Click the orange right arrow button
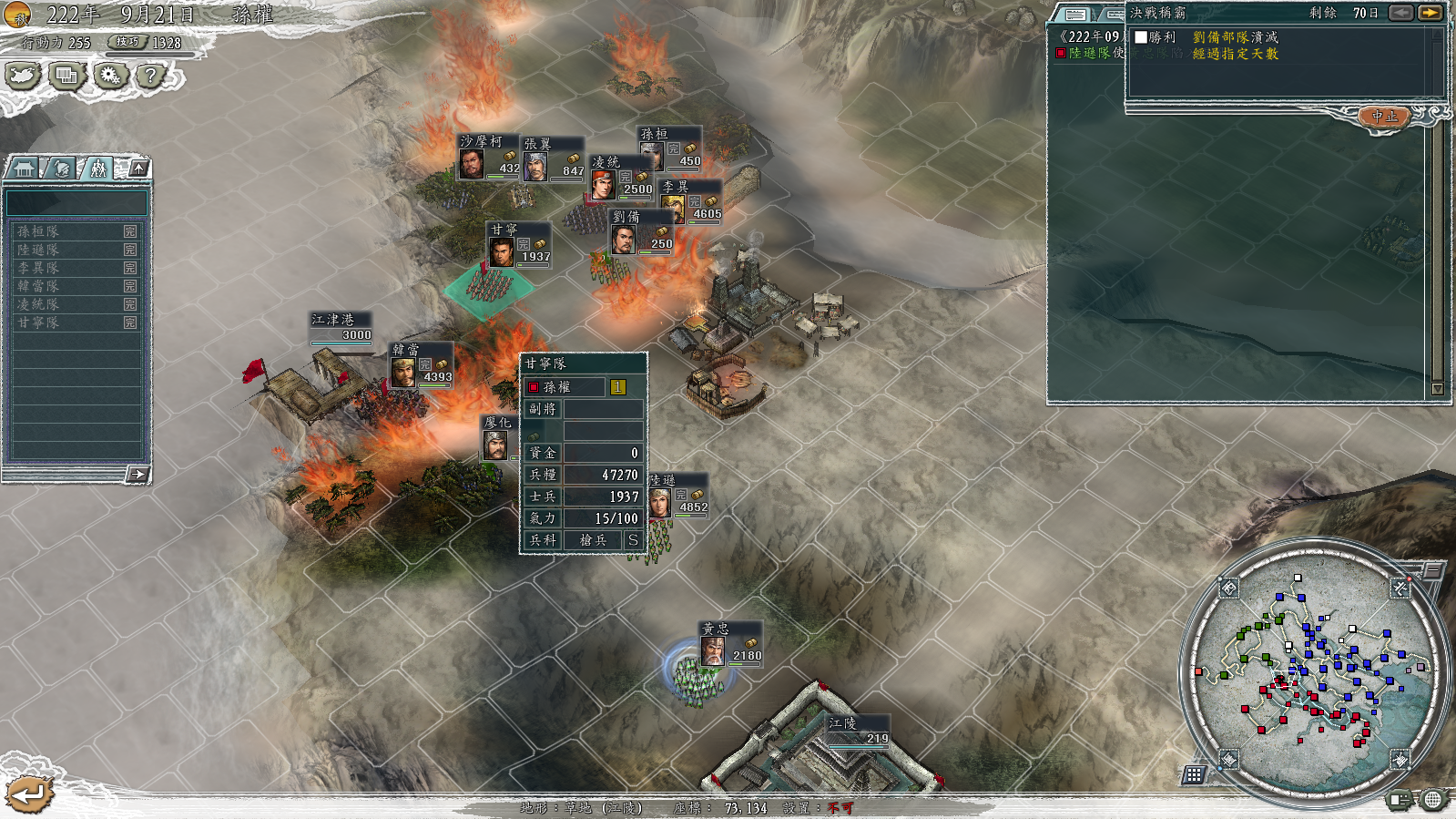The height and width of the screenshot is (819, 1456). point(1431,13)
